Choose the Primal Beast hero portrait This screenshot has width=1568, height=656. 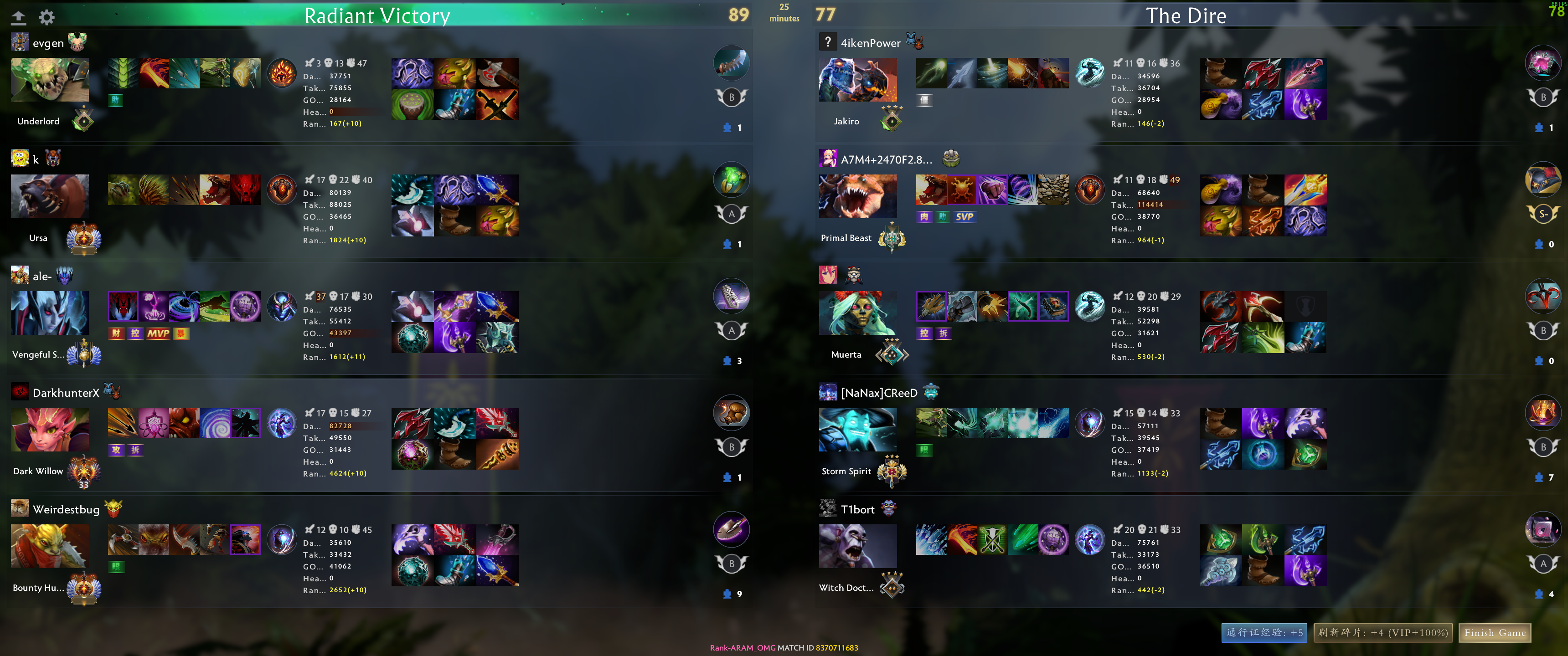(858, 196)
